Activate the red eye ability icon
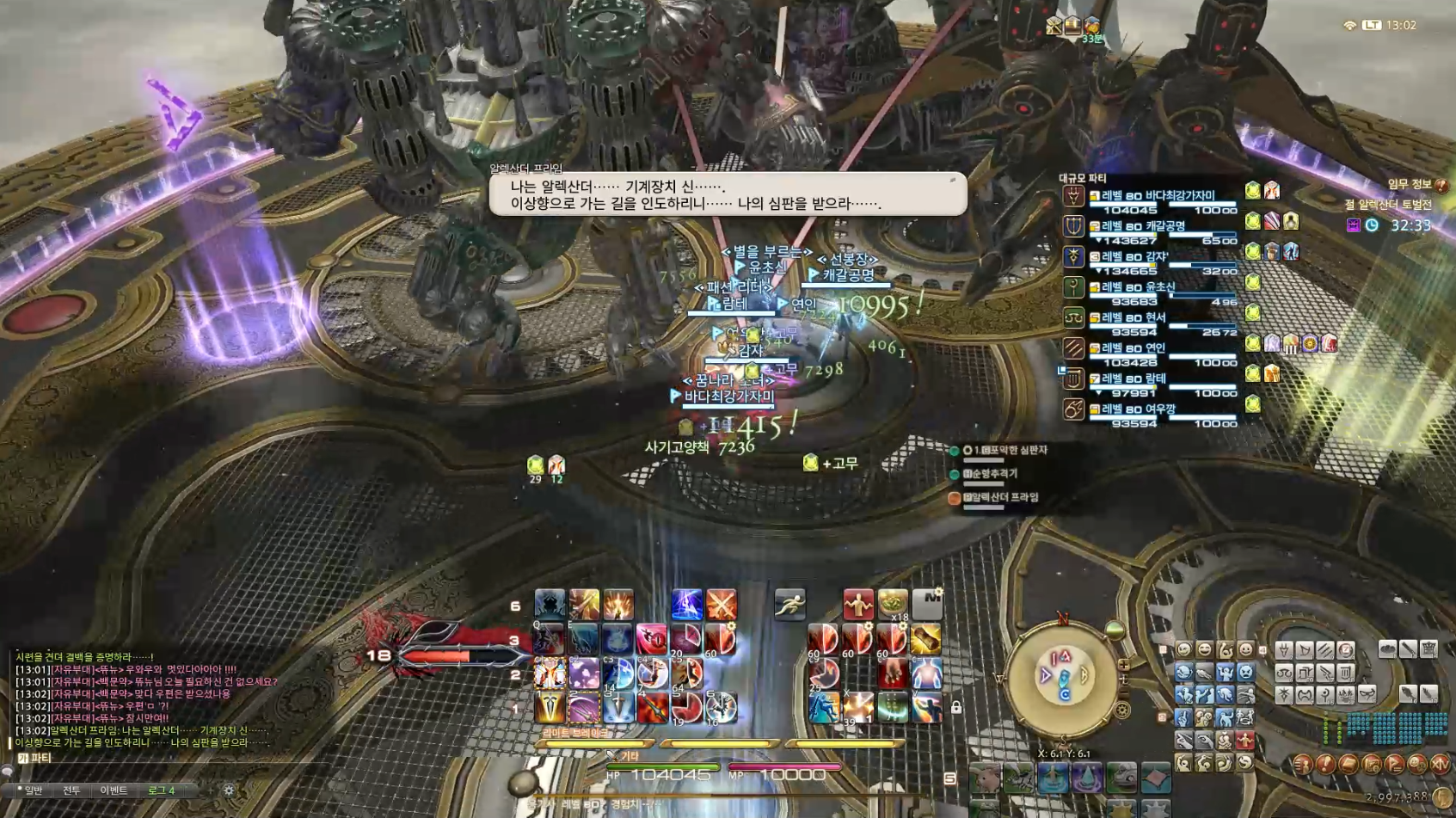This screenshot has height=818, width=1456. [651, 639]
